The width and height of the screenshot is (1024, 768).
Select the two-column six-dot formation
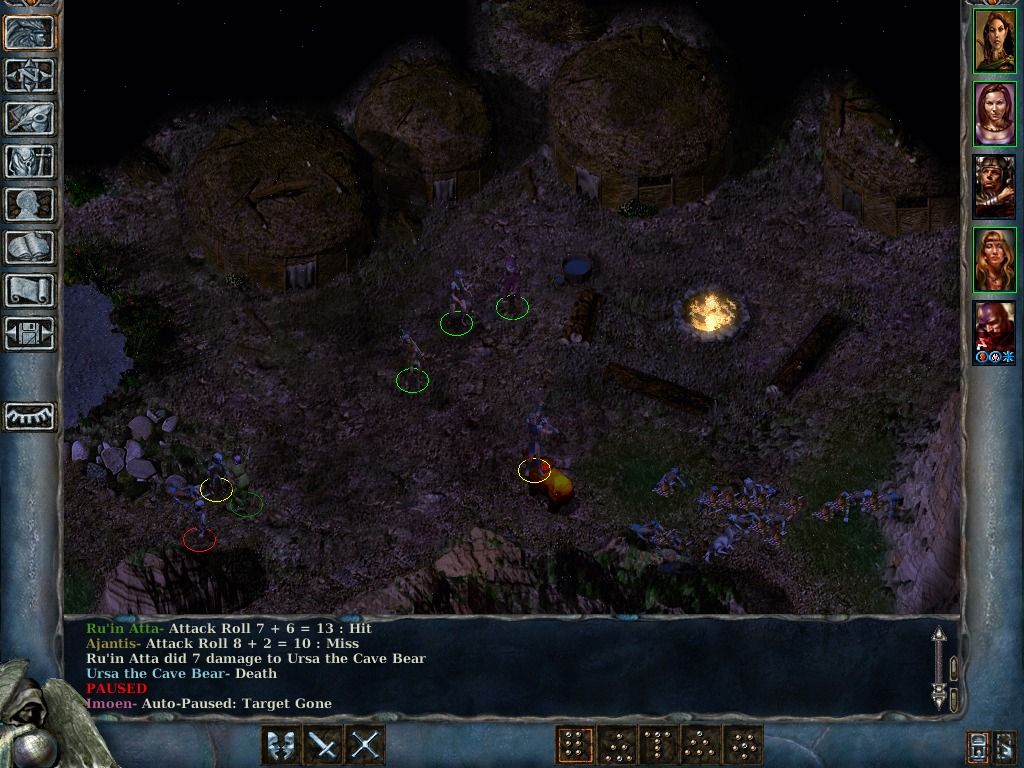pyautogui.click(x=574, y=745)
